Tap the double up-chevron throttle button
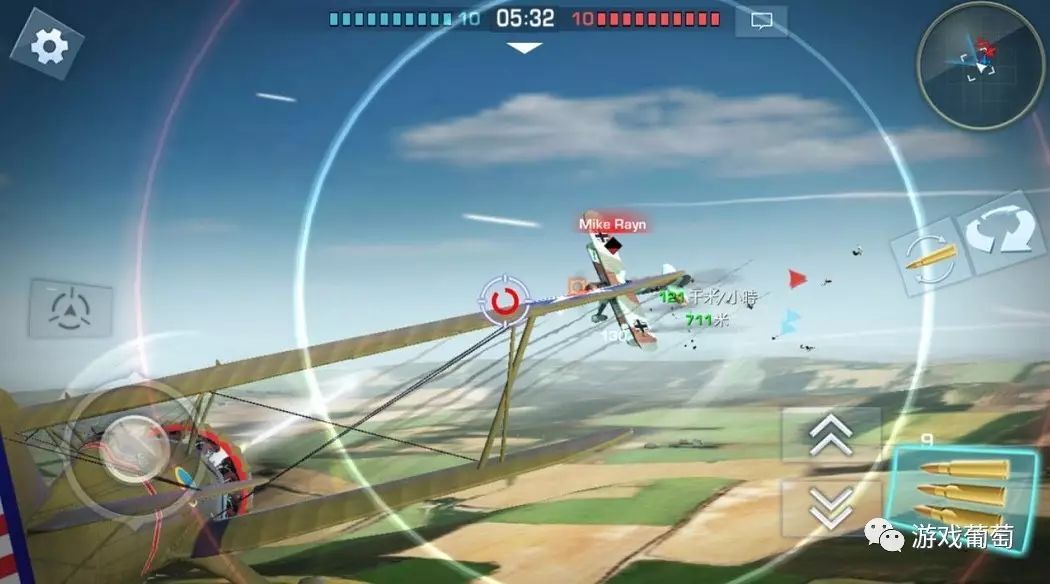Viewport: 1050px width, 584px height. (830, 433)
